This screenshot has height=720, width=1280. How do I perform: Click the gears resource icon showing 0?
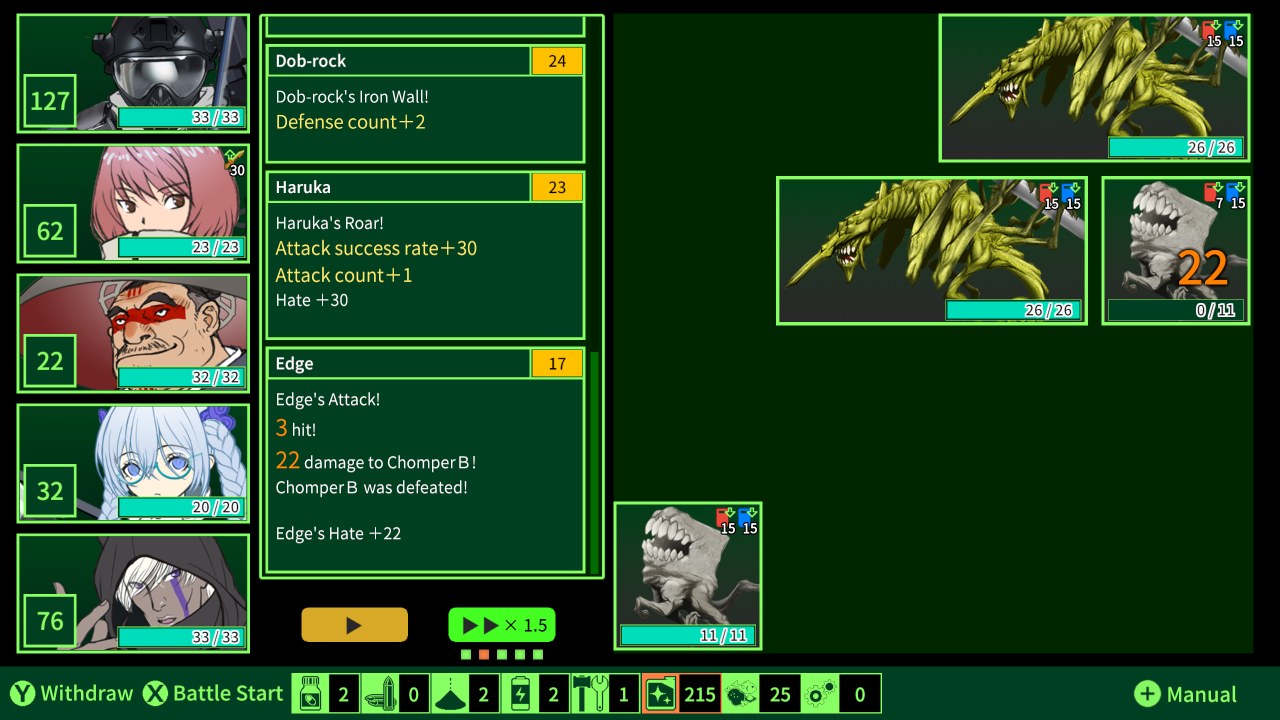[x=820, y=693]
